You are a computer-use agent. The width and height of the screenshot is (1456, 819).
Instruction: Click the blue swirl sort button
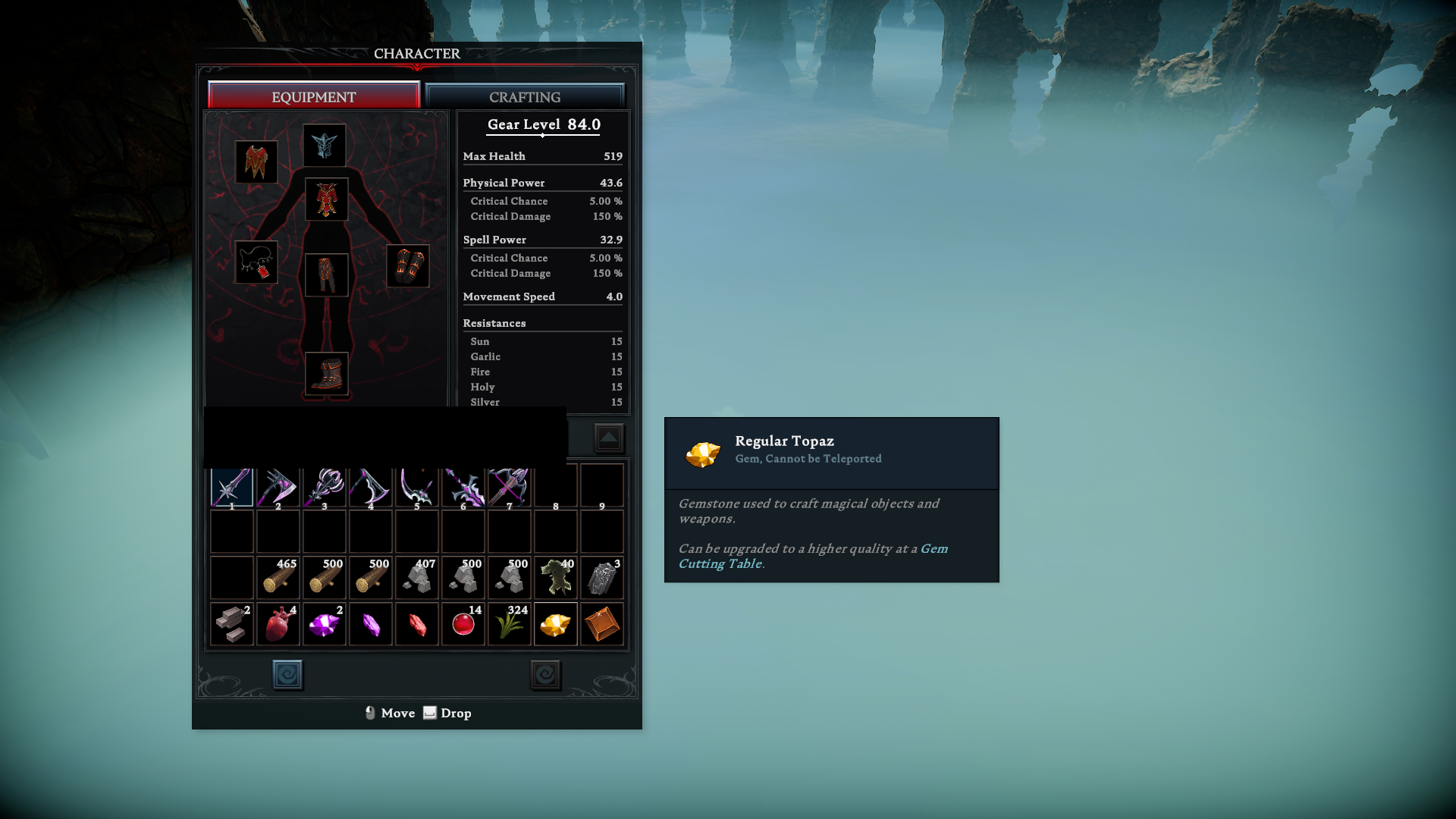point(287,674)
